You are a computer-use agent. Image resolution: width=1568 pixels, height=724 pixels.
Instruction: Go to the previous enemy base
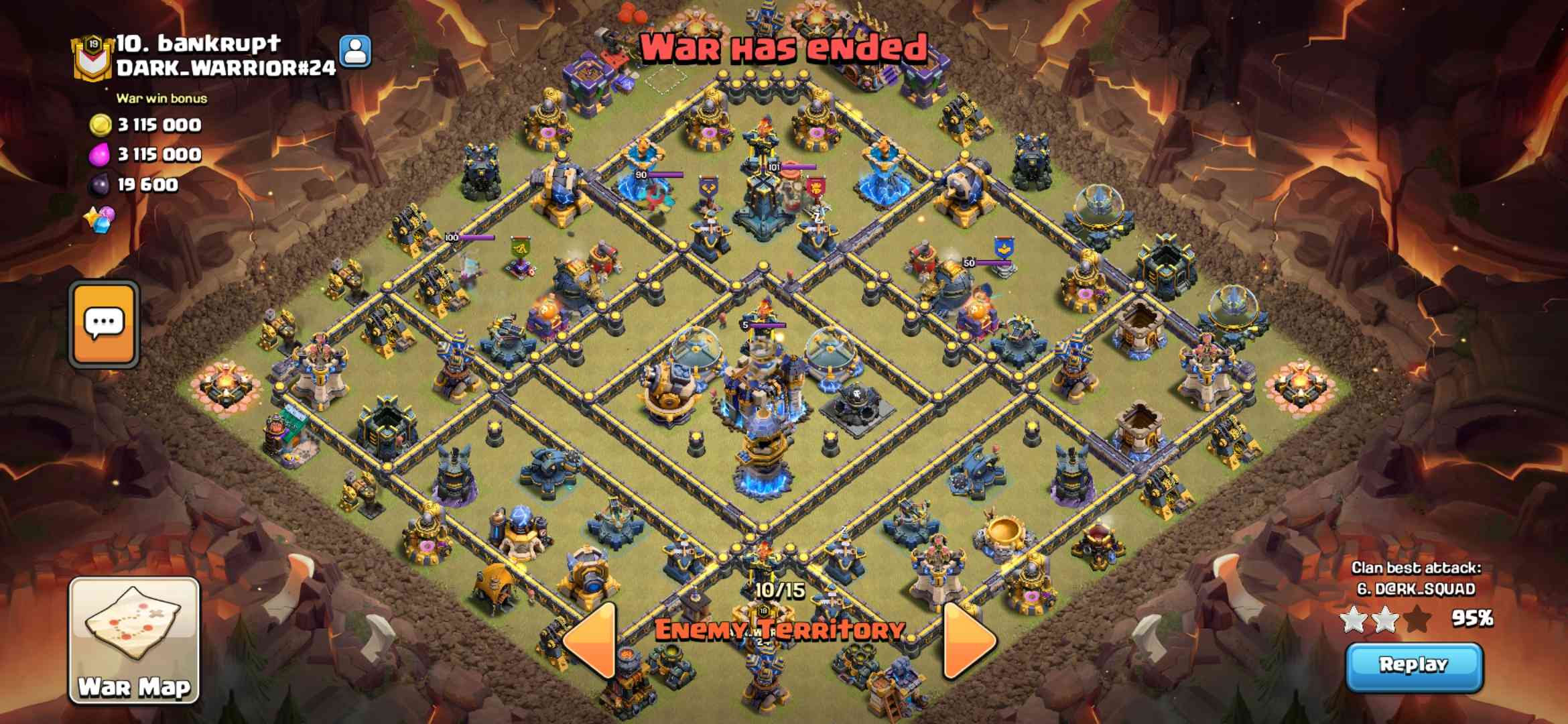point(591,640)
